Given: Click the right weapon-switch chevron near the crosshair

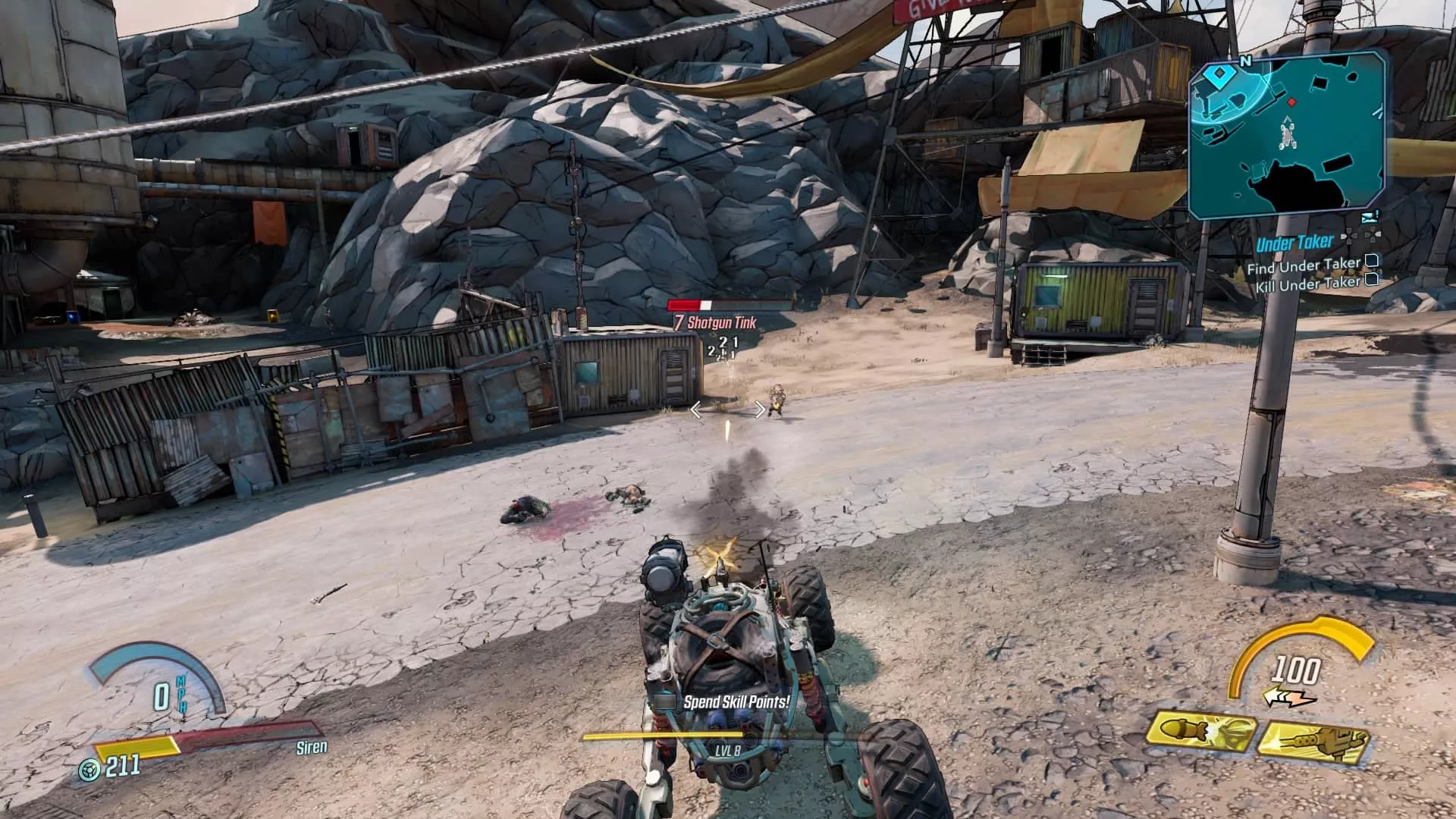Looking at the screenshot, I should [759, 410].
